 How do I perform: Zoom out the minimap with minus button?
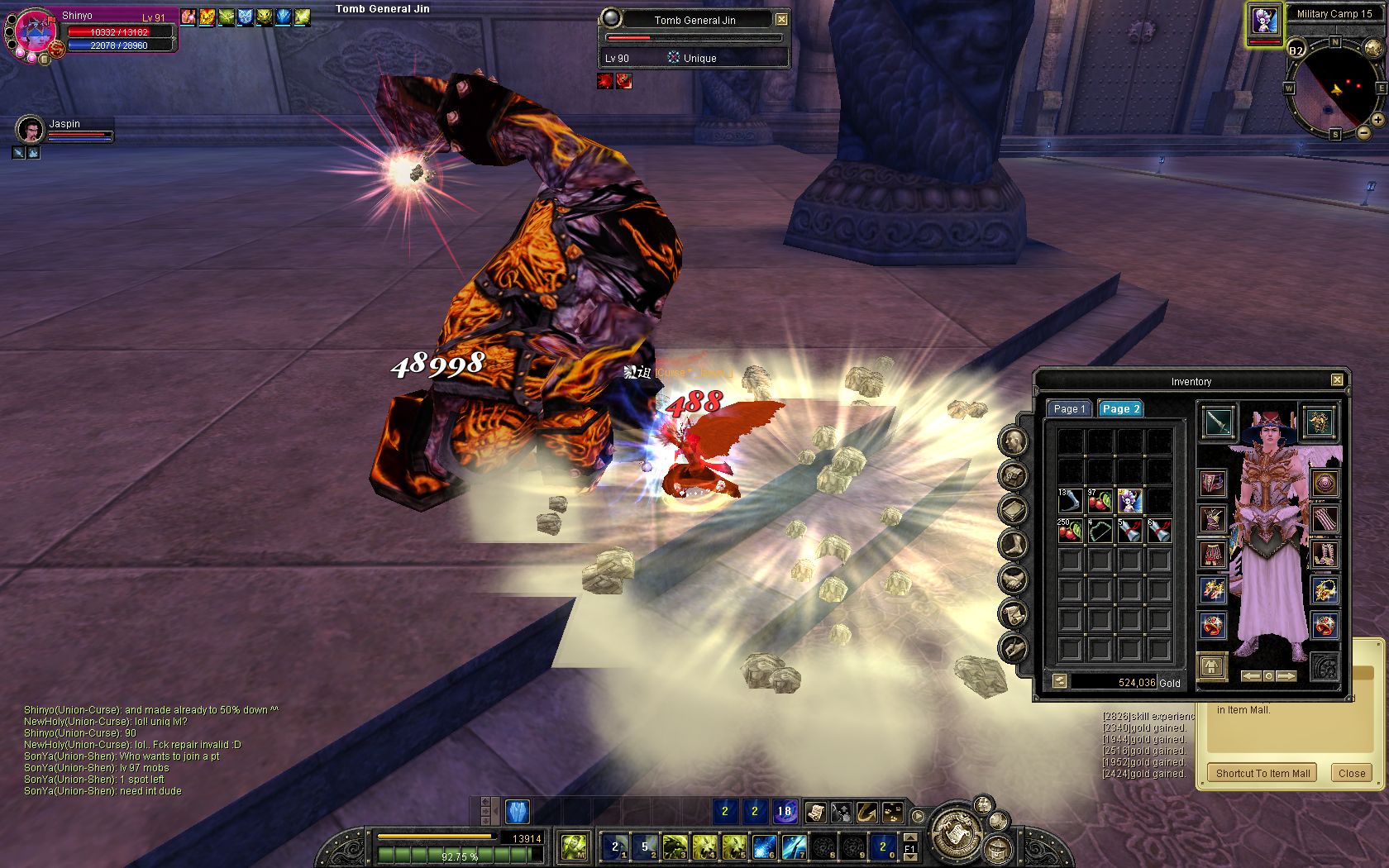coord(1363,132)
